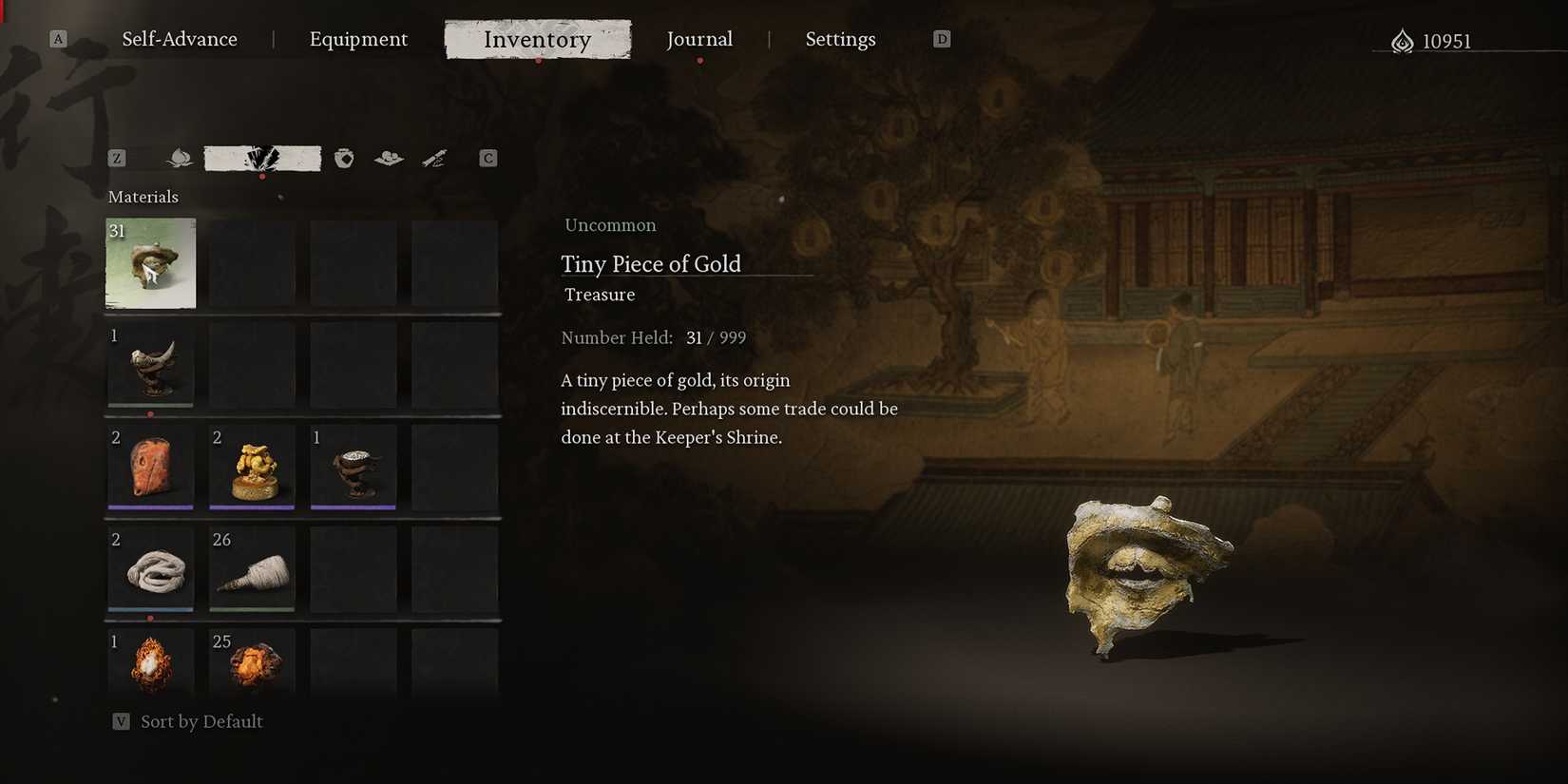This screenshot has height=784, width=1568.
Task: Click the currency droplet icon near 10951
Action: click(1401, 40)
